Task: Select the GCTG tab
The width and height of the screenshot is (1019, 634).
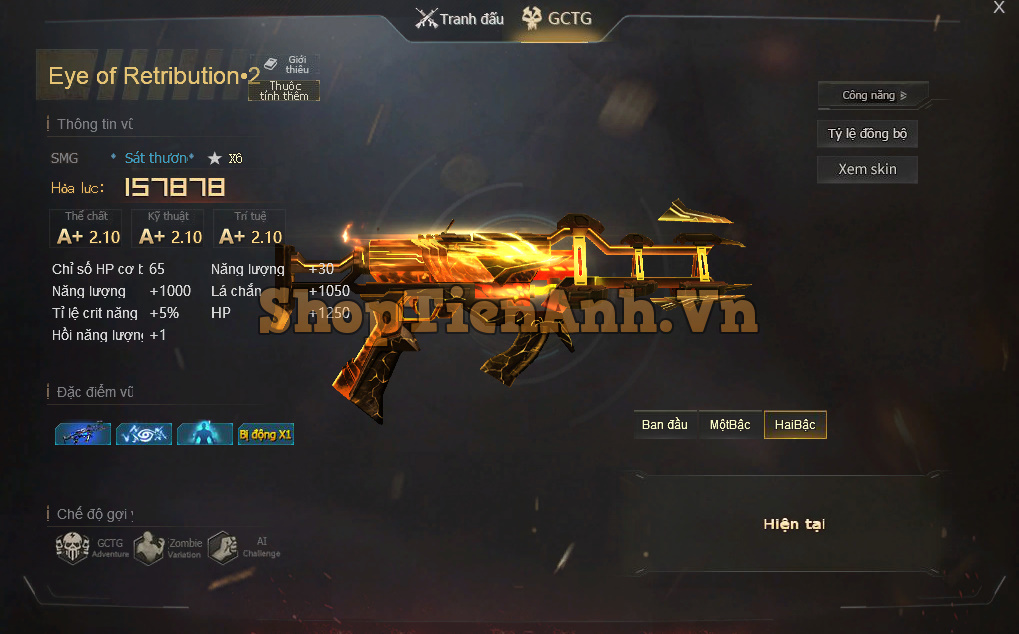Action: pyautogui.click(x=558, y=19)
